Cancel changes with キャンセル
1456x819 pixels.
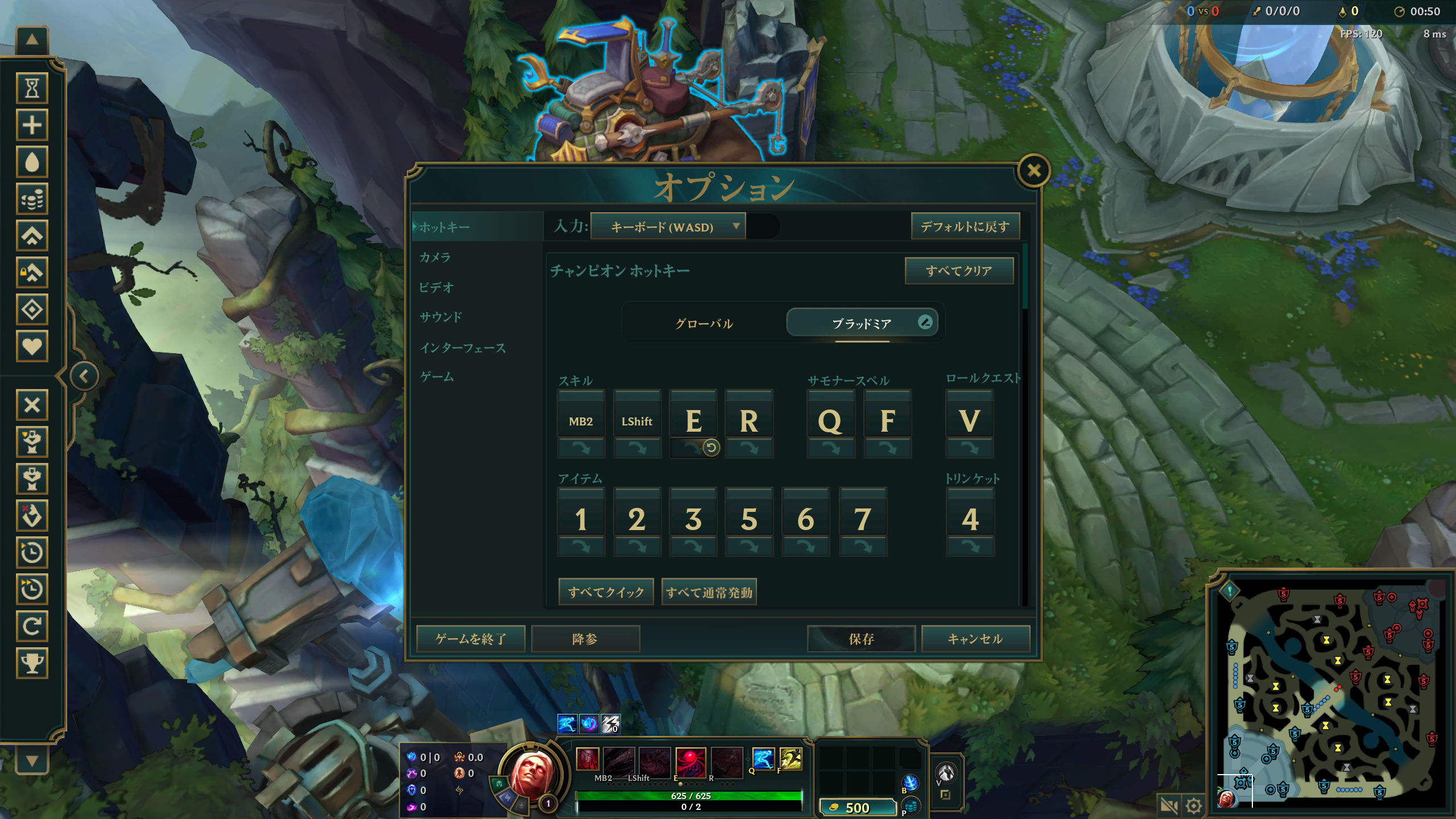[975, 639]
